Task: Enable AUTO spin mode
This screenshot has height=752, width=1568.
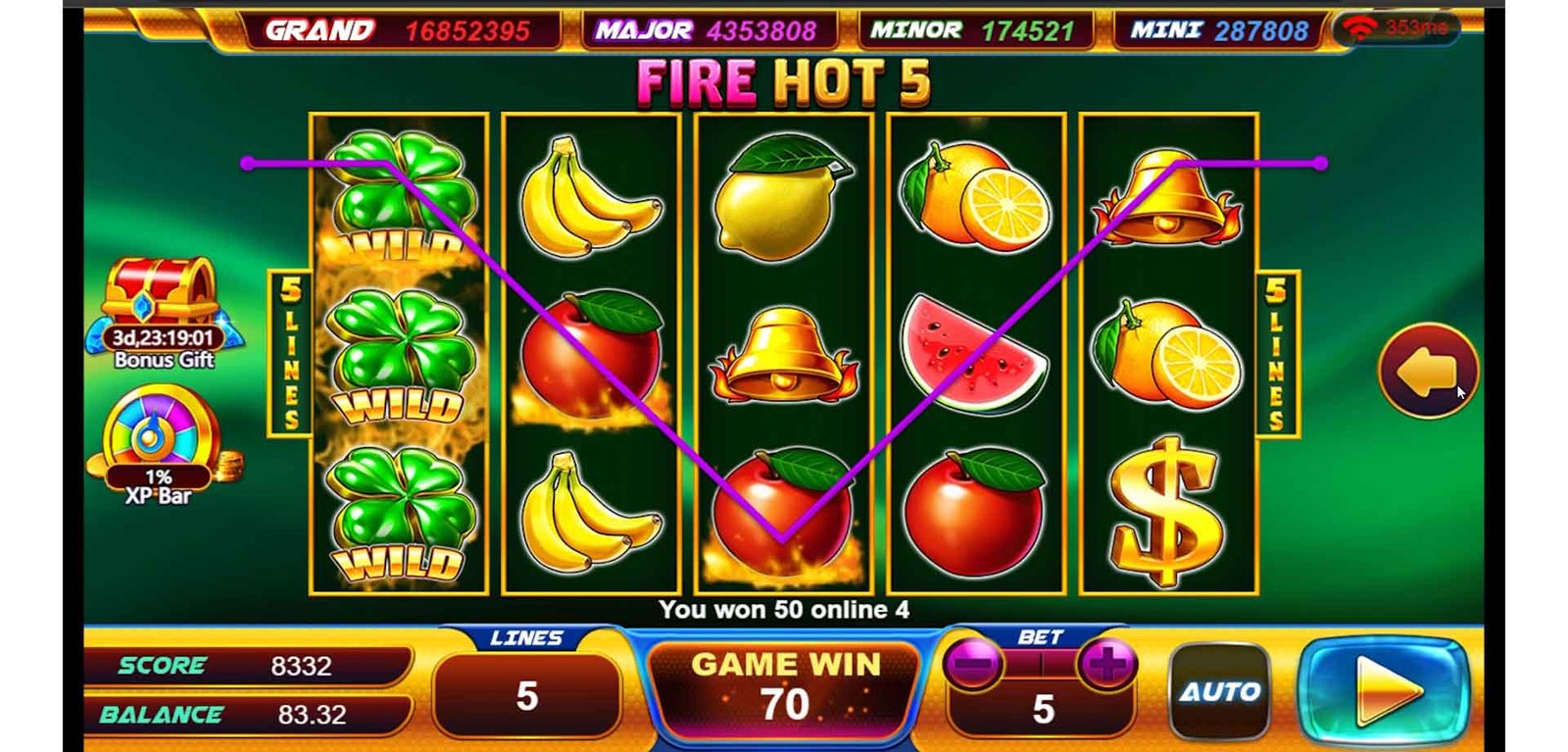Action: (x=1219, y=692)
